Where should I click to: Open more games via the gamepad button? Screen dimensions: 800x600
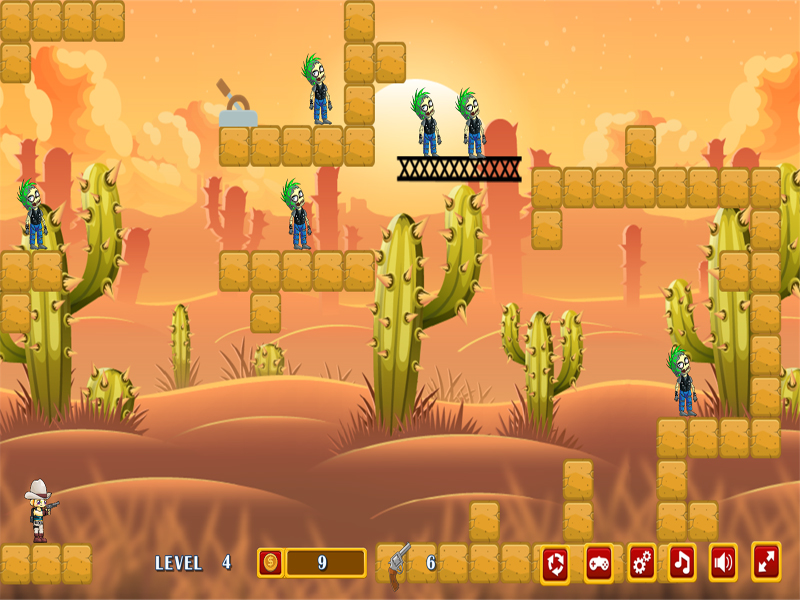pyautogui.click(x=598, y=563)
